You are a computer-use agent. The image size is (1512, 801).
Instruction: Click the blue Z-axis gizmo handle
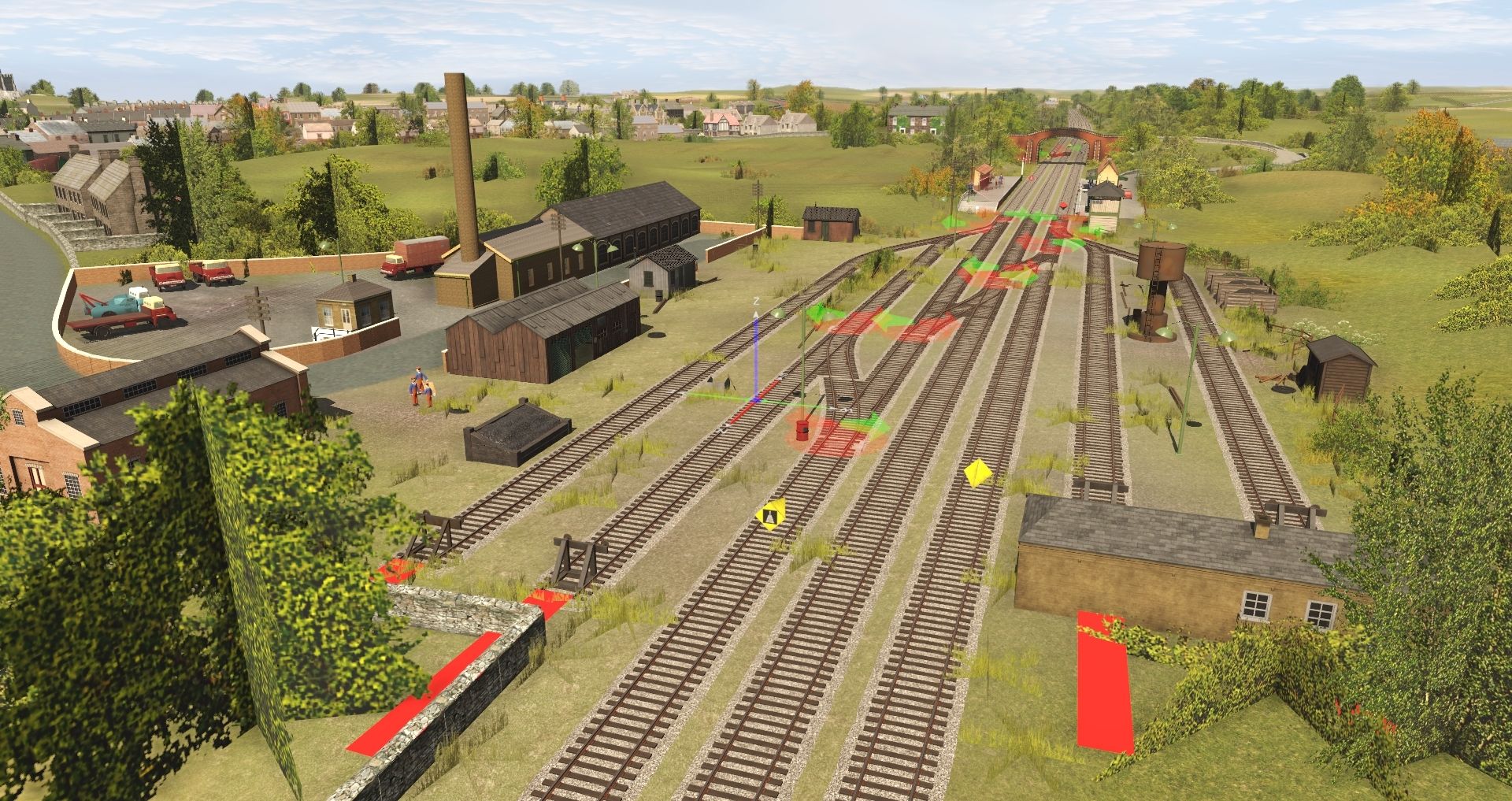[x=756, y=347]
